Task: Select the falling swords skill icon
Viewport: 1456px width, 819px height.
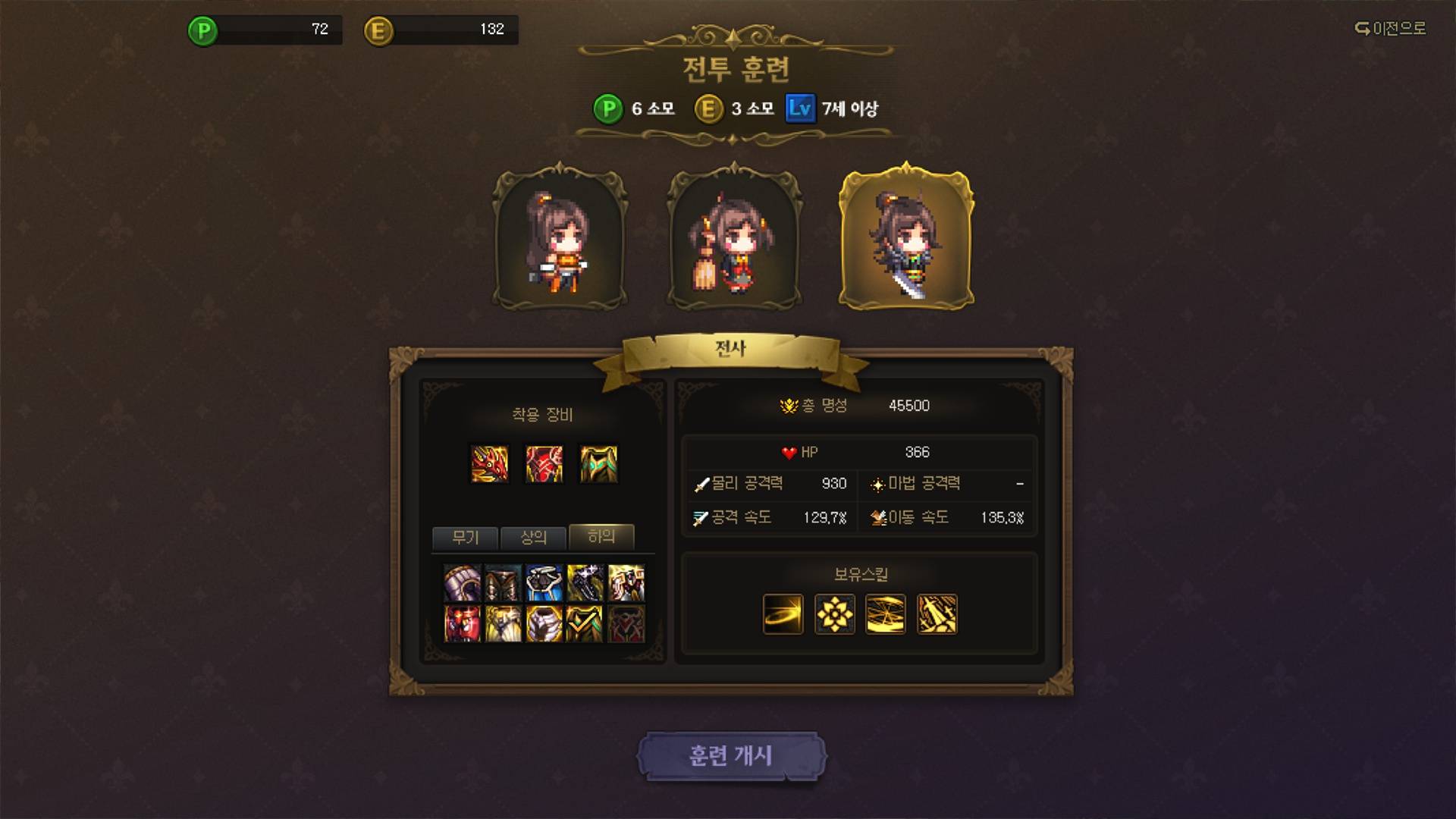Action: point(937,614)
